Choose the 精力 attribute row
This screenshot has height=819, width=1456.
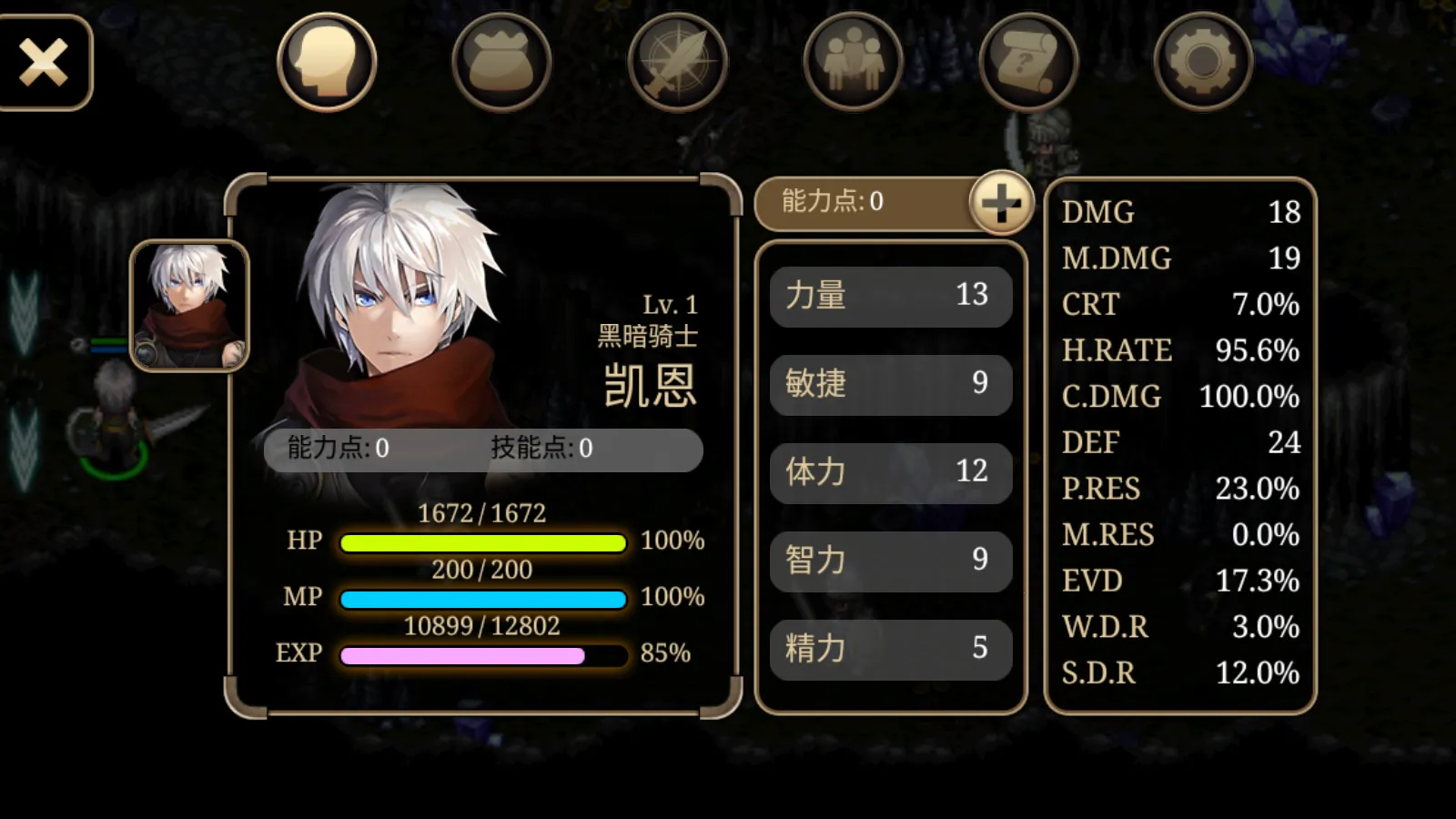(x=890, y=649)
